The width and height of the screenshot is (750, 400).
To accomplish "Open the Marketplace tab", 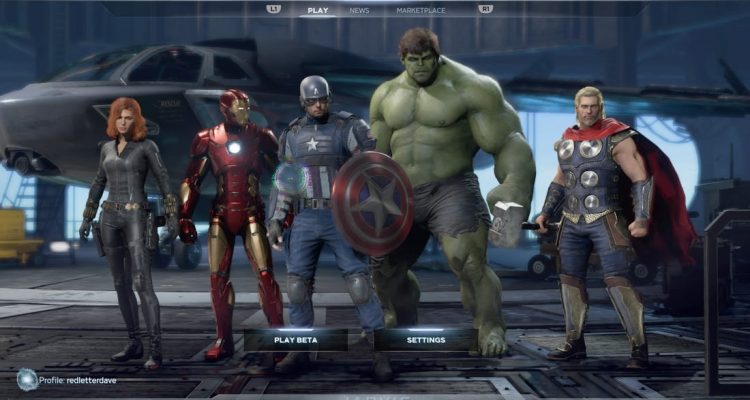I will coord(421,10).
